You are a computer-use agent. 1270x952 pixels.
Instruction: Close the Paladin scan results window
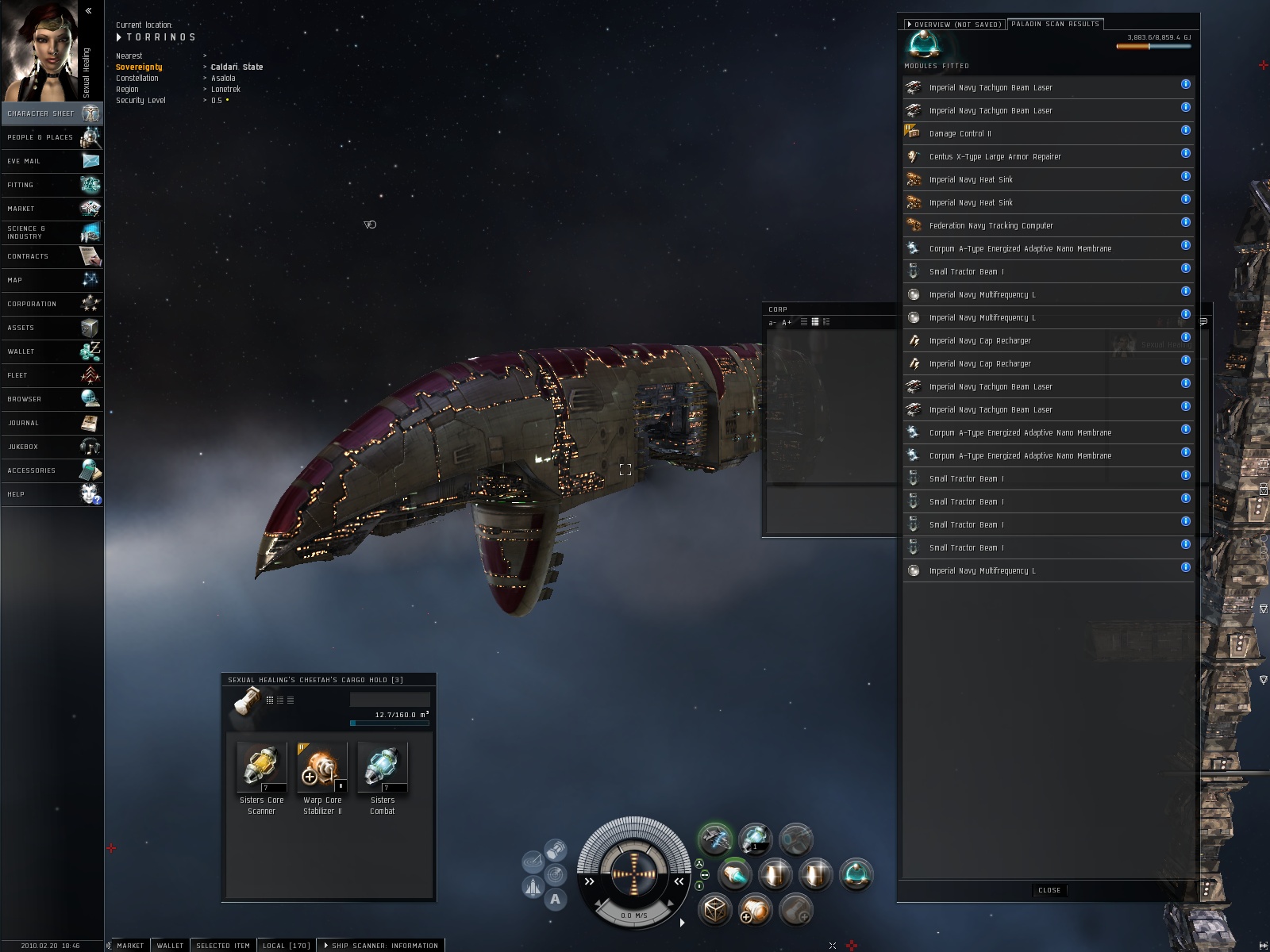pyautogui.click(x=1049, y=890)
